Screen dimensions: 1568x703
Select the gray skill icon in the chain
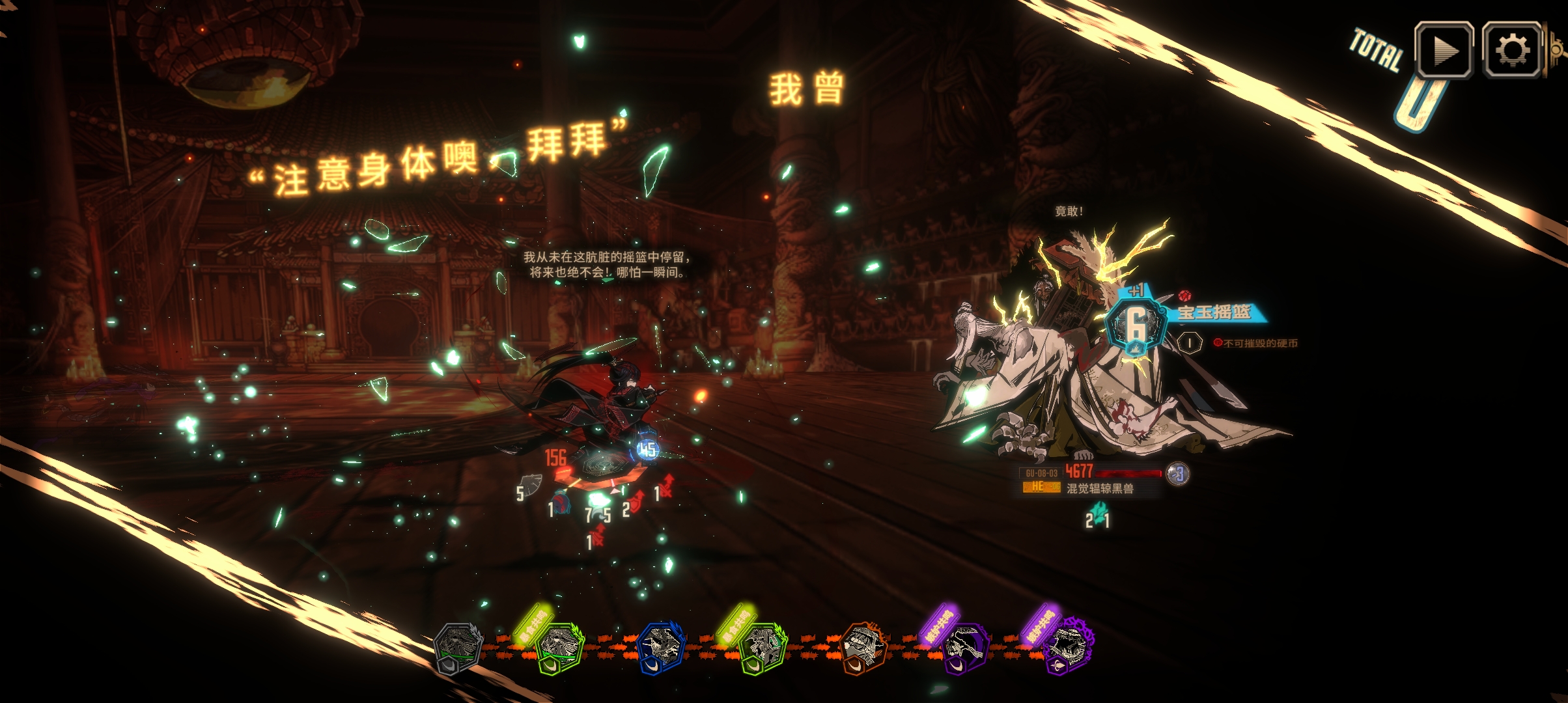tap(458, 646)
